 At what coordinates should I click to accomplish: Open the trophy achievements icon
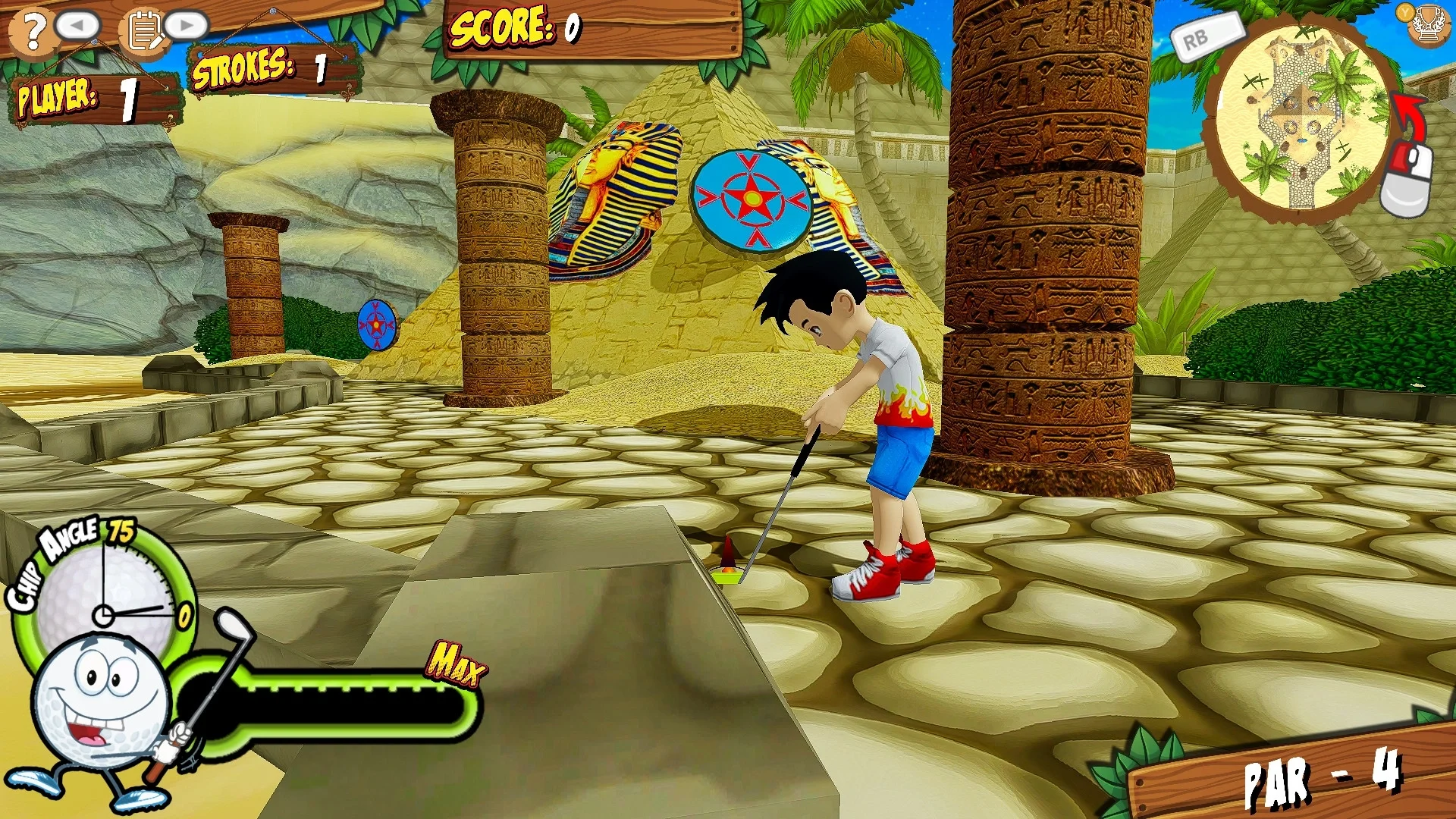1429,24
